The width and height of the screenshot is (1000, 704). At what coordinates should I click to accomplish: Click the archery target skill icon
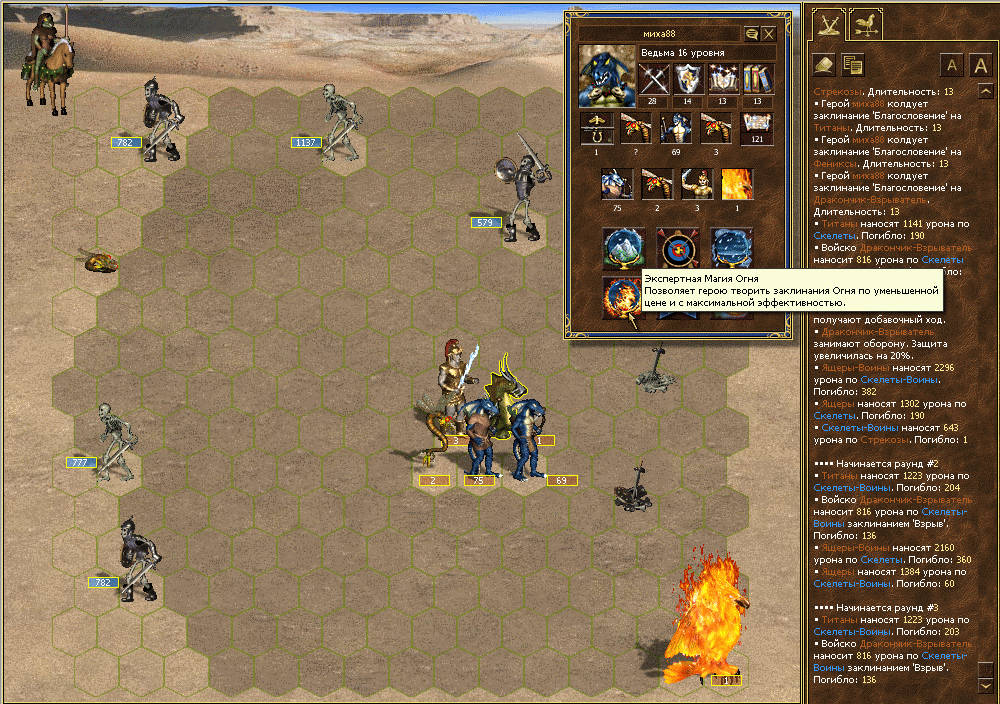tap(676, 247)
